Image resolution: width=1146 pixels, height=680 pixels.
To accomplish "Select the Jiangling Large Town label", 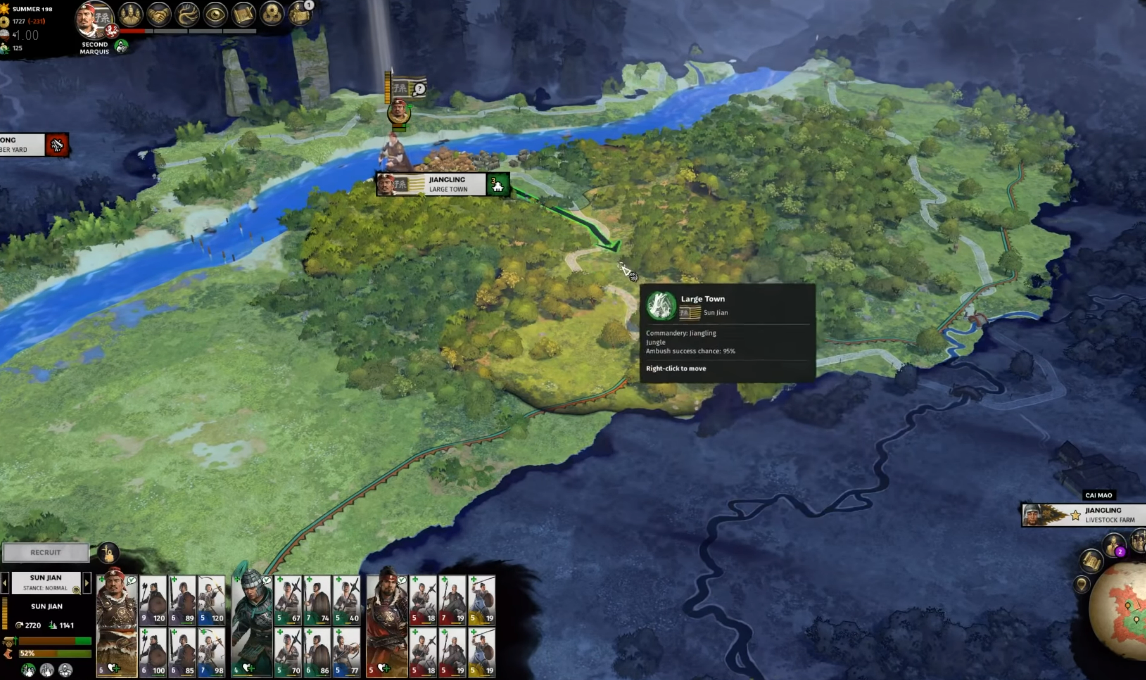I will point(442,184).
